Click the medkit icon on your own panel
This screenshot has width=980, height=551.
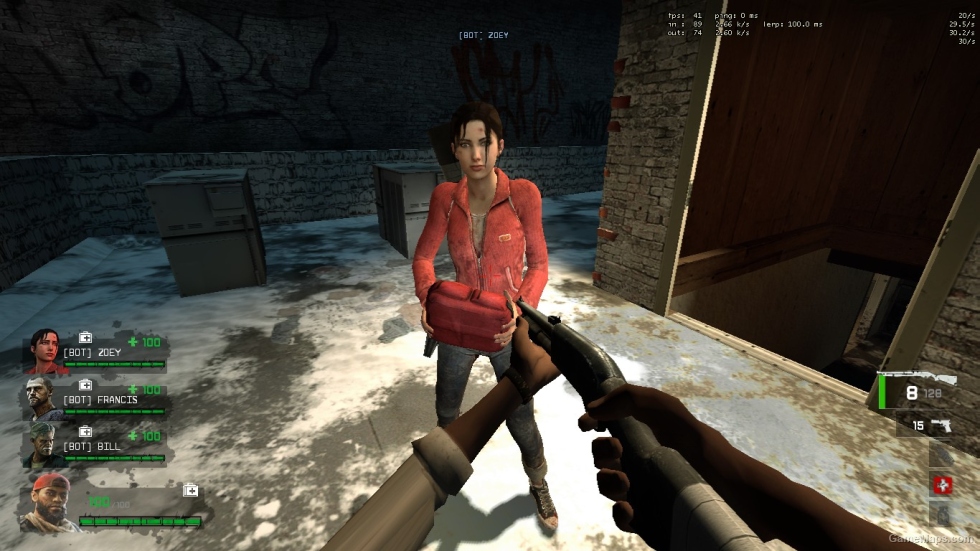(x=190, y=490)
